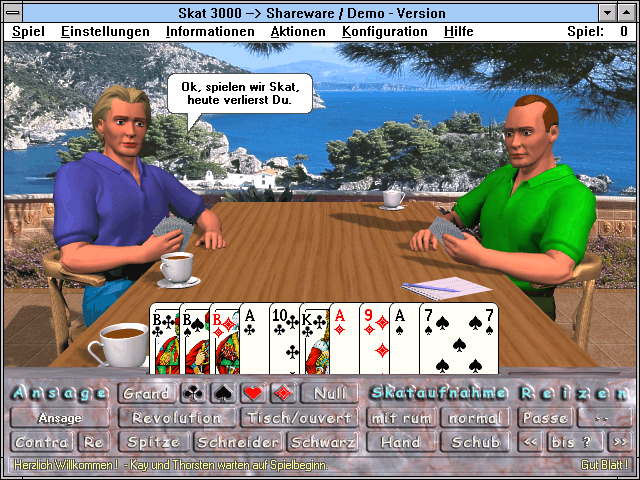
Task: Click the Passe button to pass bidding
Action: coord(546,418)
